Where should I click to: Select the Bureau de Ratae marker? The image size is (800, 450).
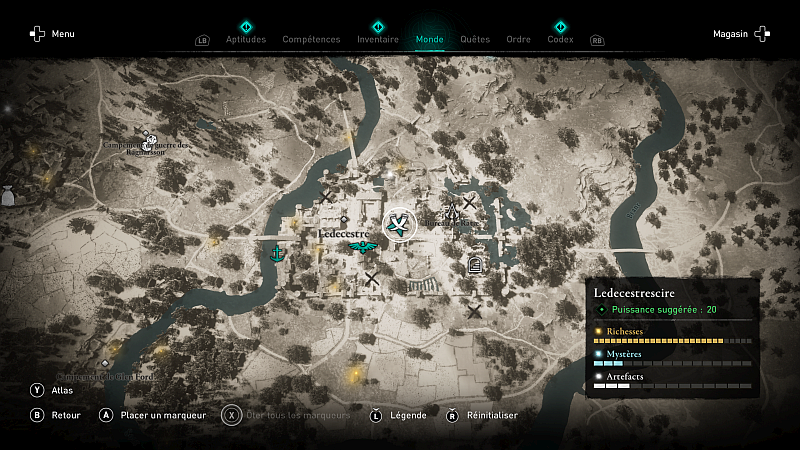tap(452, 213)
